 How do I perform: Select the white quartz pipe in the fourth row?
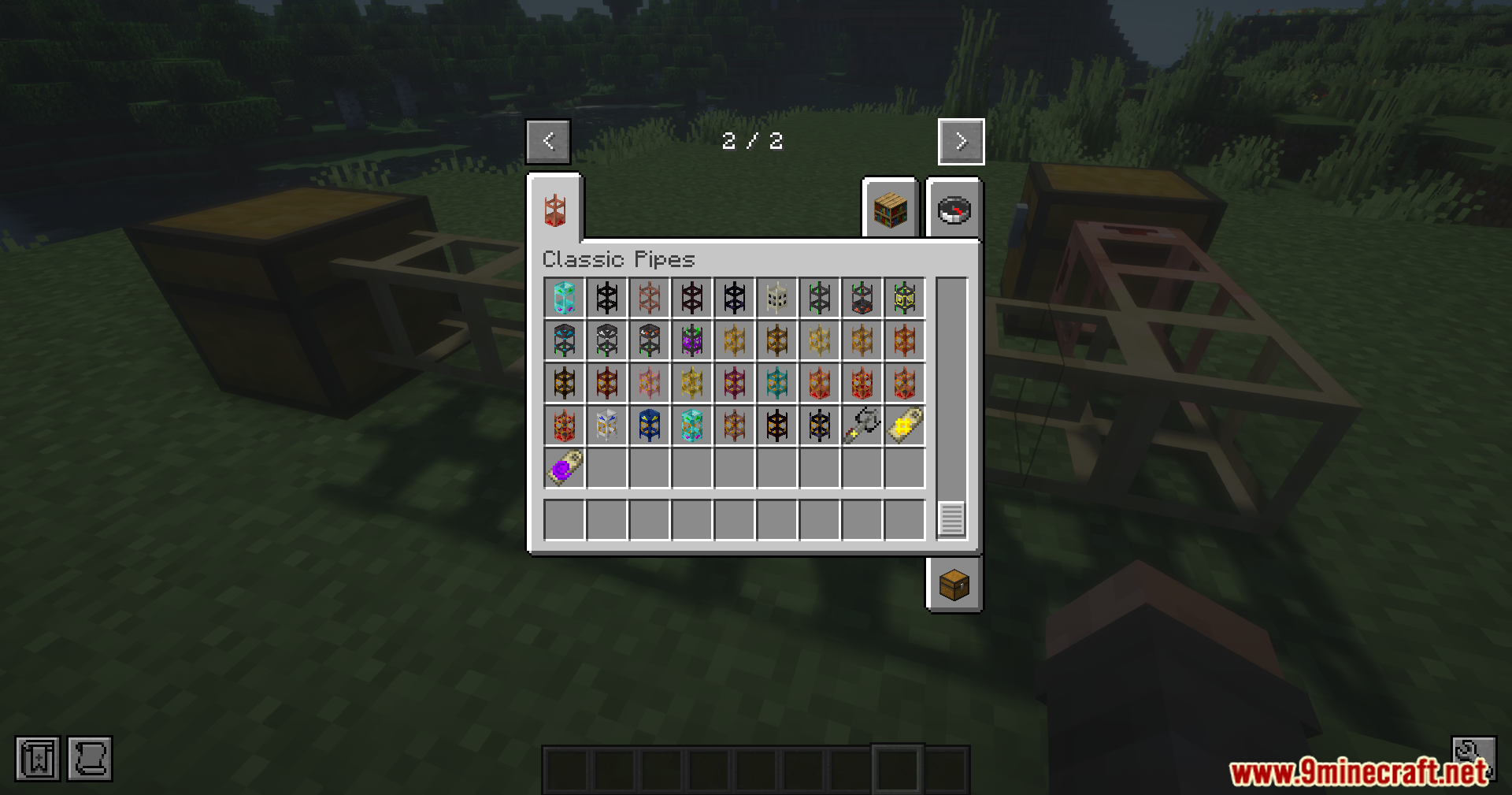point(606,425)
